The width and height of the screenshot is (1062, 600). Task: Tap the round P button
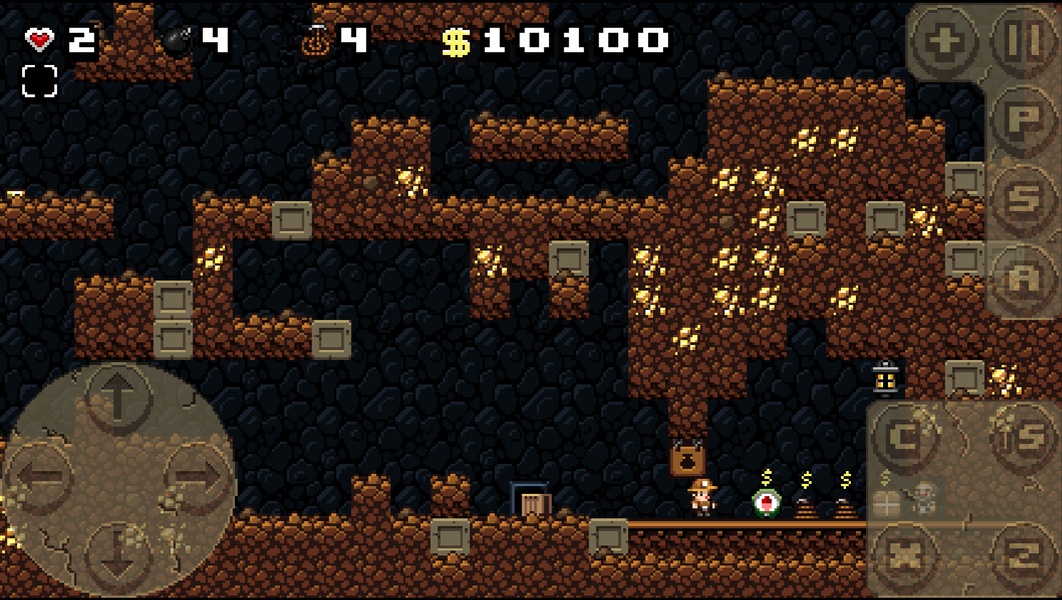tap(1024, 119)
